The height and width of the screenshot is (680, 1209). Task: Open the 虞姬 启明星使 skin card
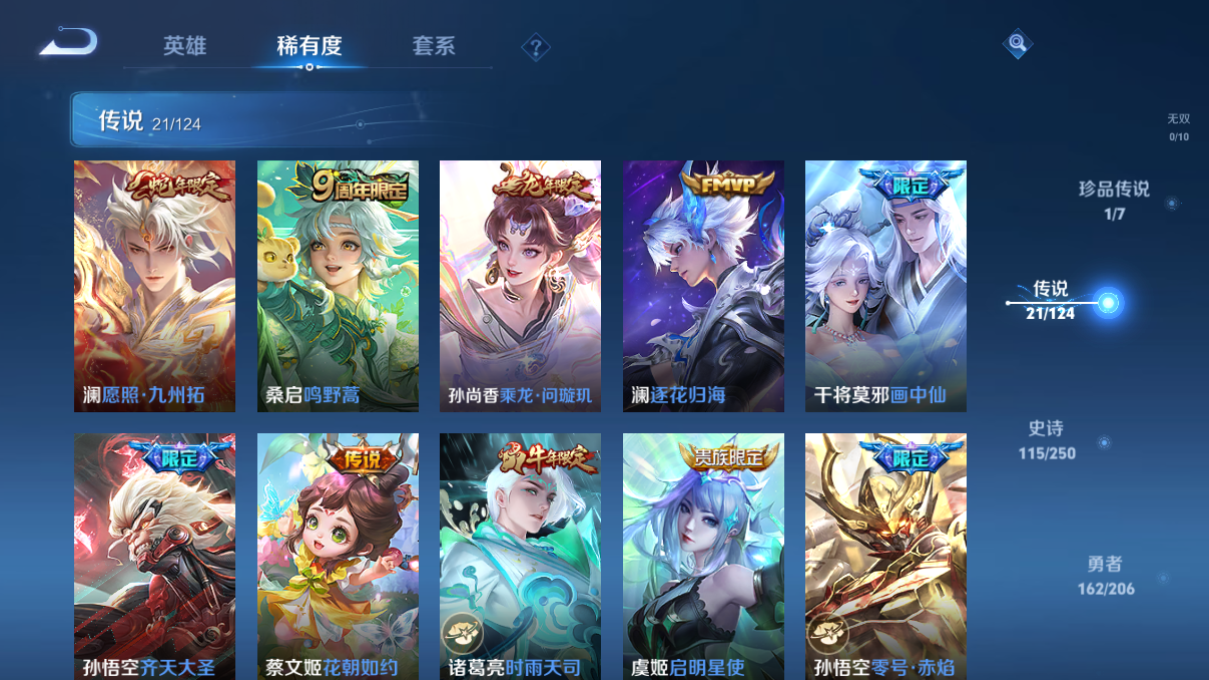[x=703, y=556]
